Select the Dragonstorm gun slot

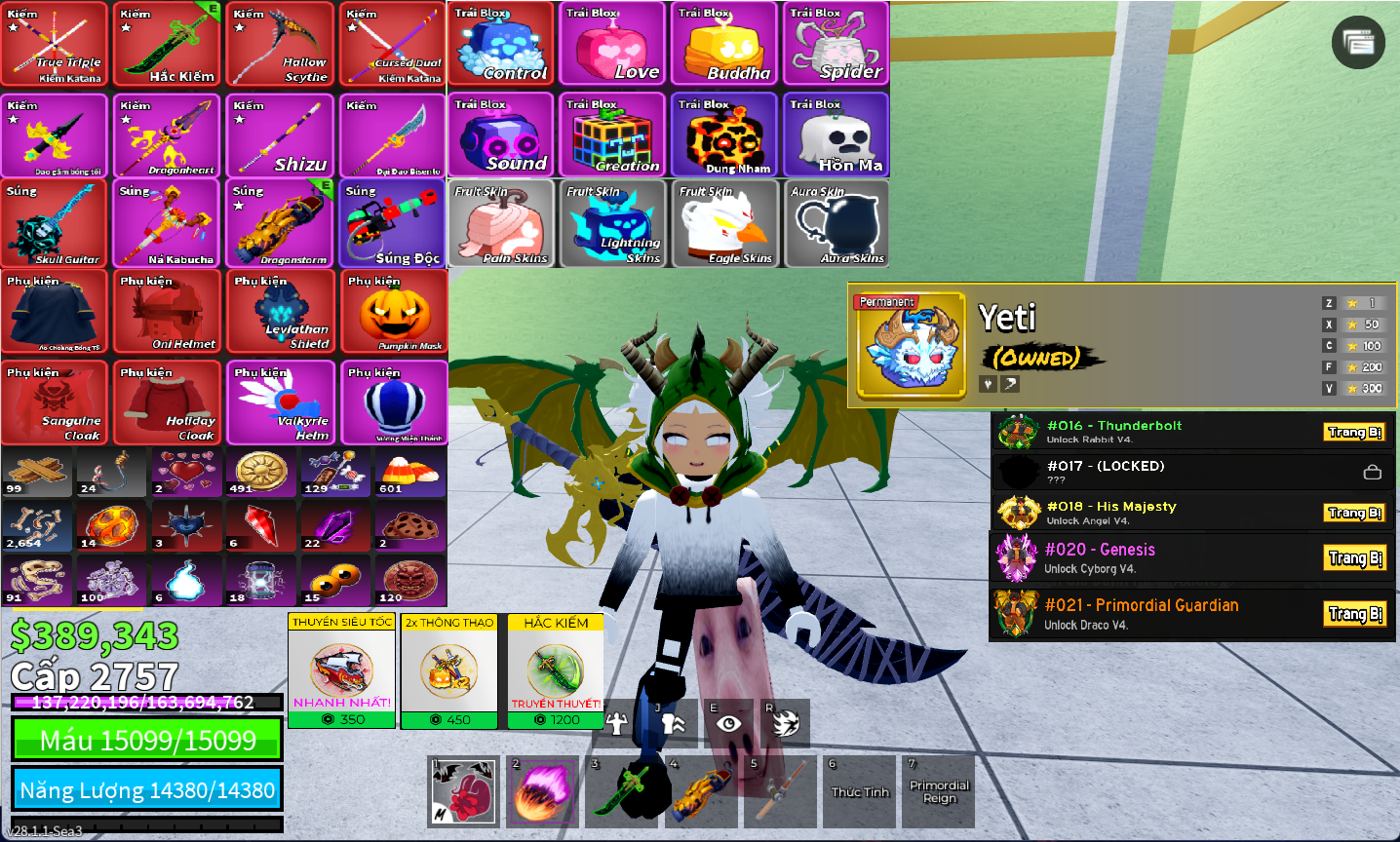(x=281, y=223)
